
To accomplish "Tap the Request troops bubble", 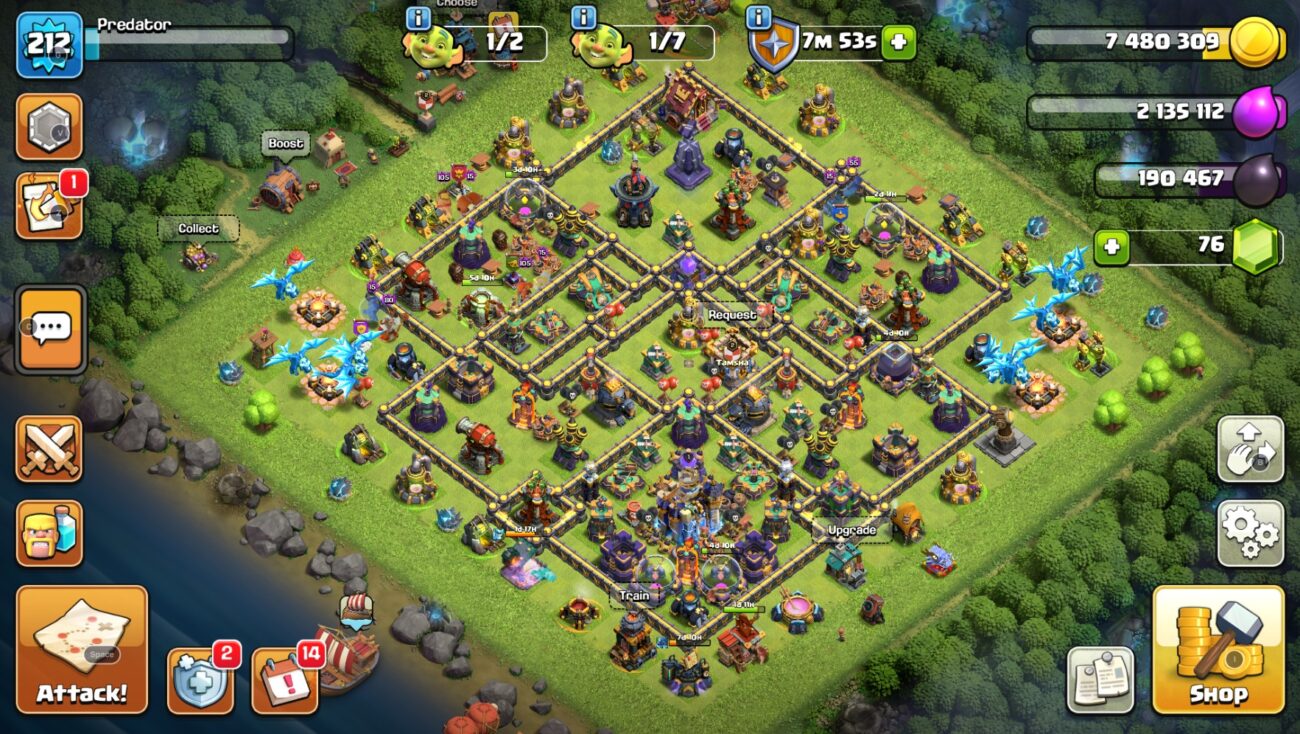I will click(x=732, y=315).
